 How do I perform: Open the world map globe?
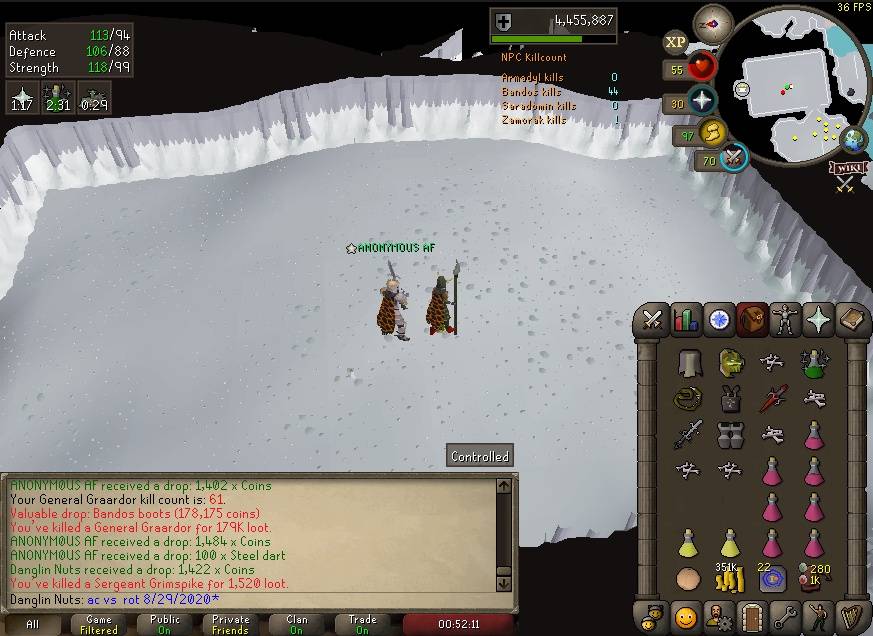click(x=853, y=139)
